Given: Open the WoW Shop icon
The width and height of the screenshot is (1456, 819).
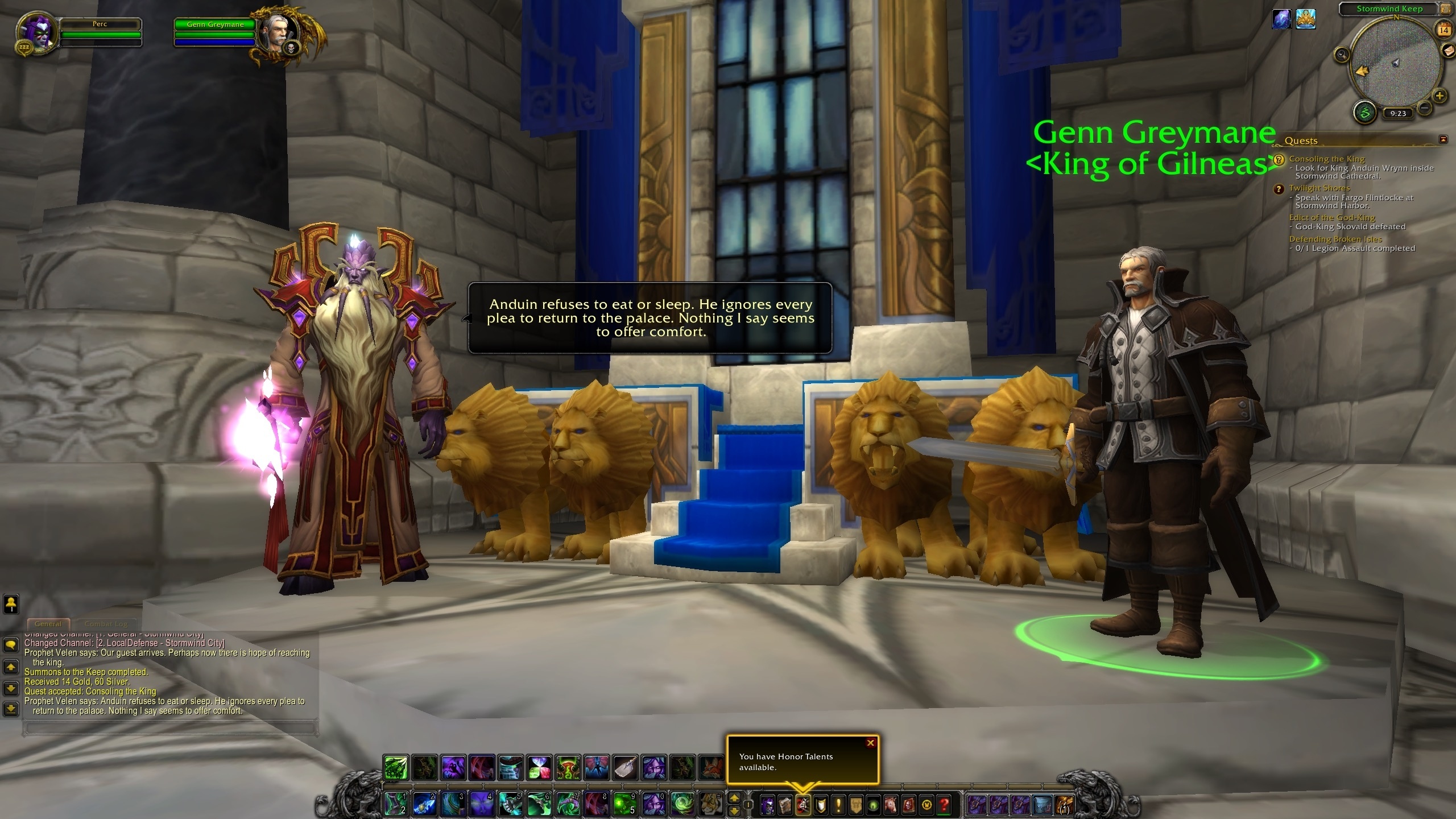Looking at the screenshot, I should point(925,805).
